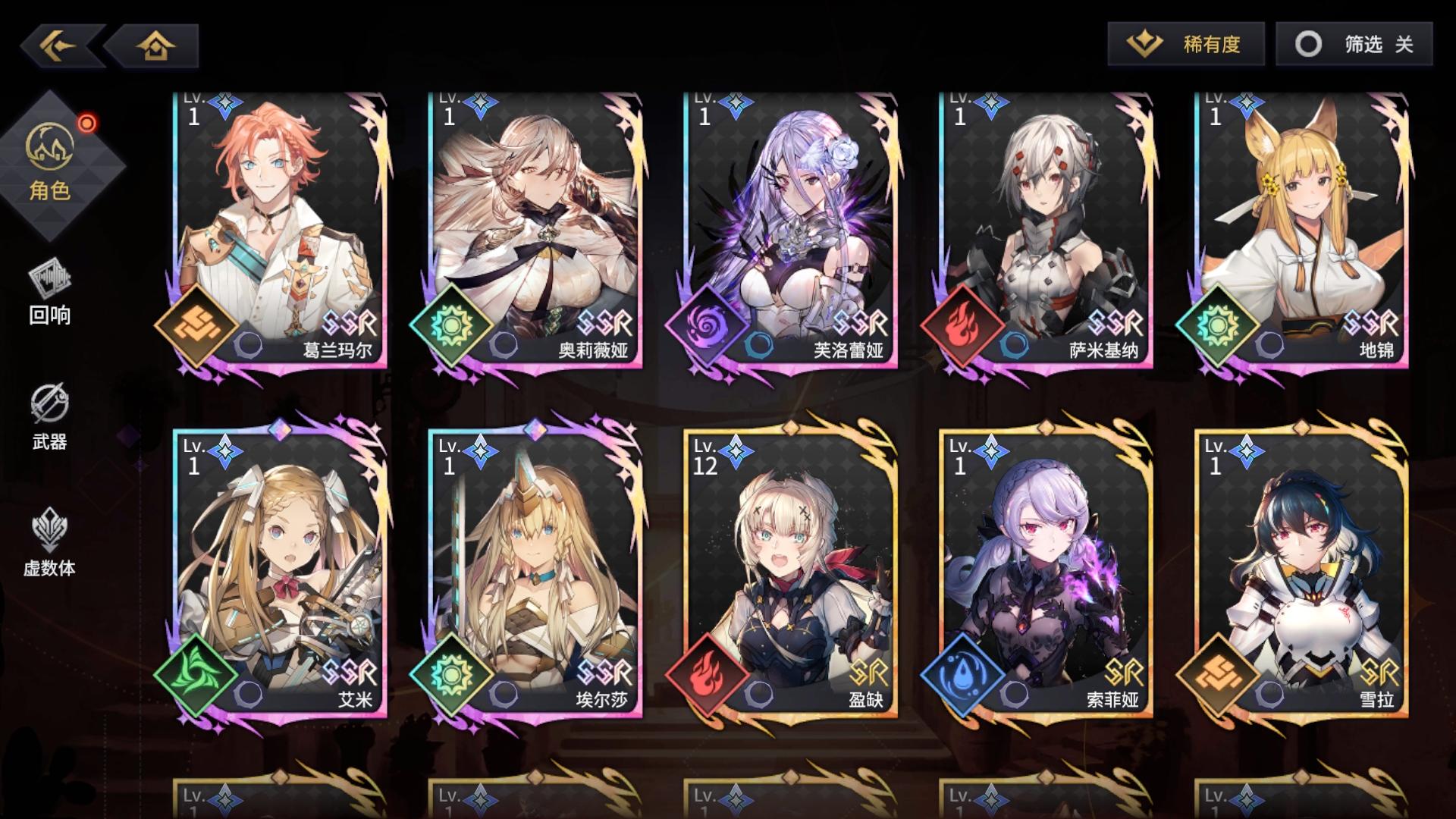This screenshot has height=819, width=1456.
Task: Sort characters by 稀有度
Action: click(1187, 45)
